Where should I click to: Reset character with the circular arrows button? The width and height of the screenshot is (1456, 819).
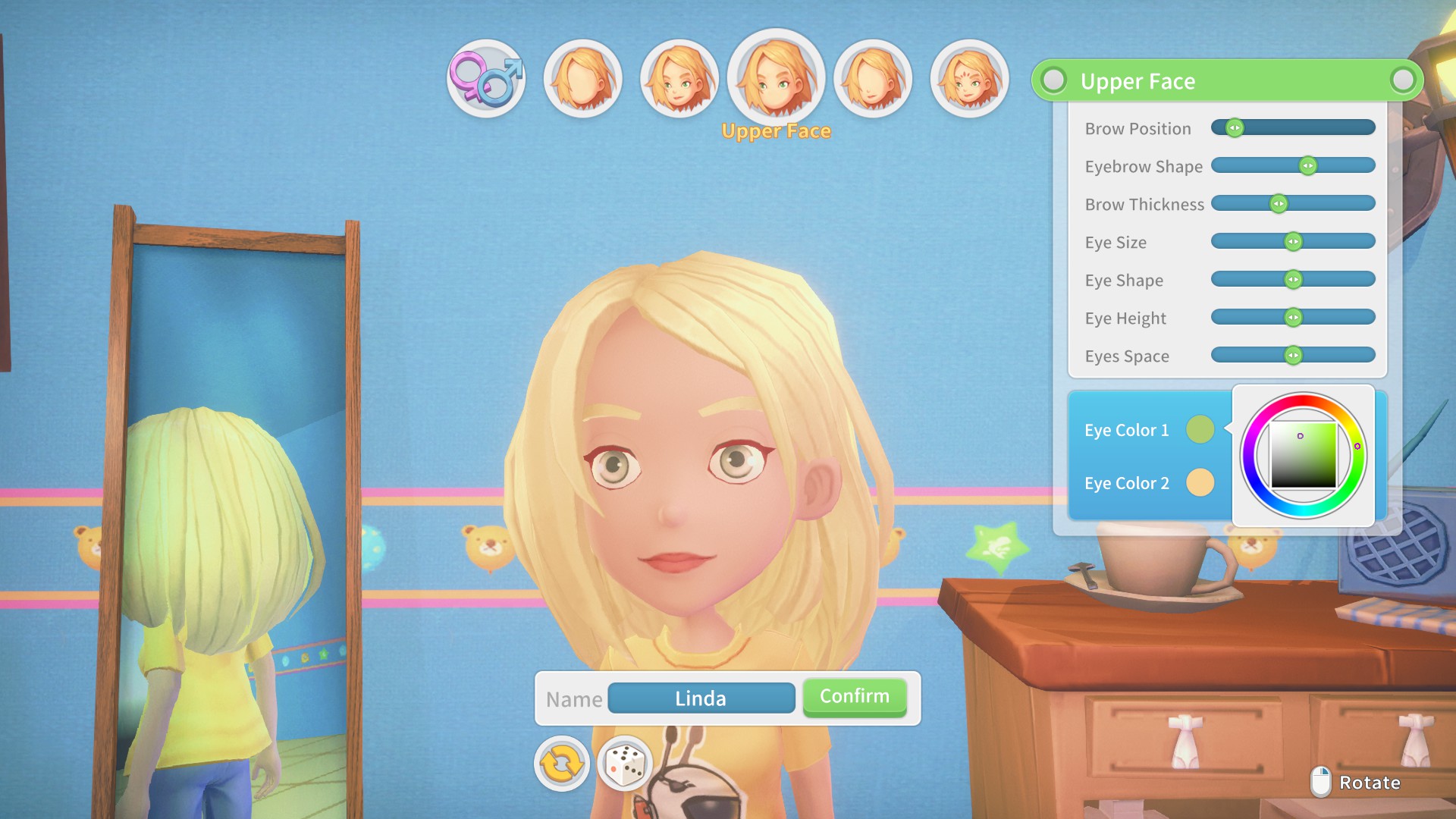click(x=561, y=764)
